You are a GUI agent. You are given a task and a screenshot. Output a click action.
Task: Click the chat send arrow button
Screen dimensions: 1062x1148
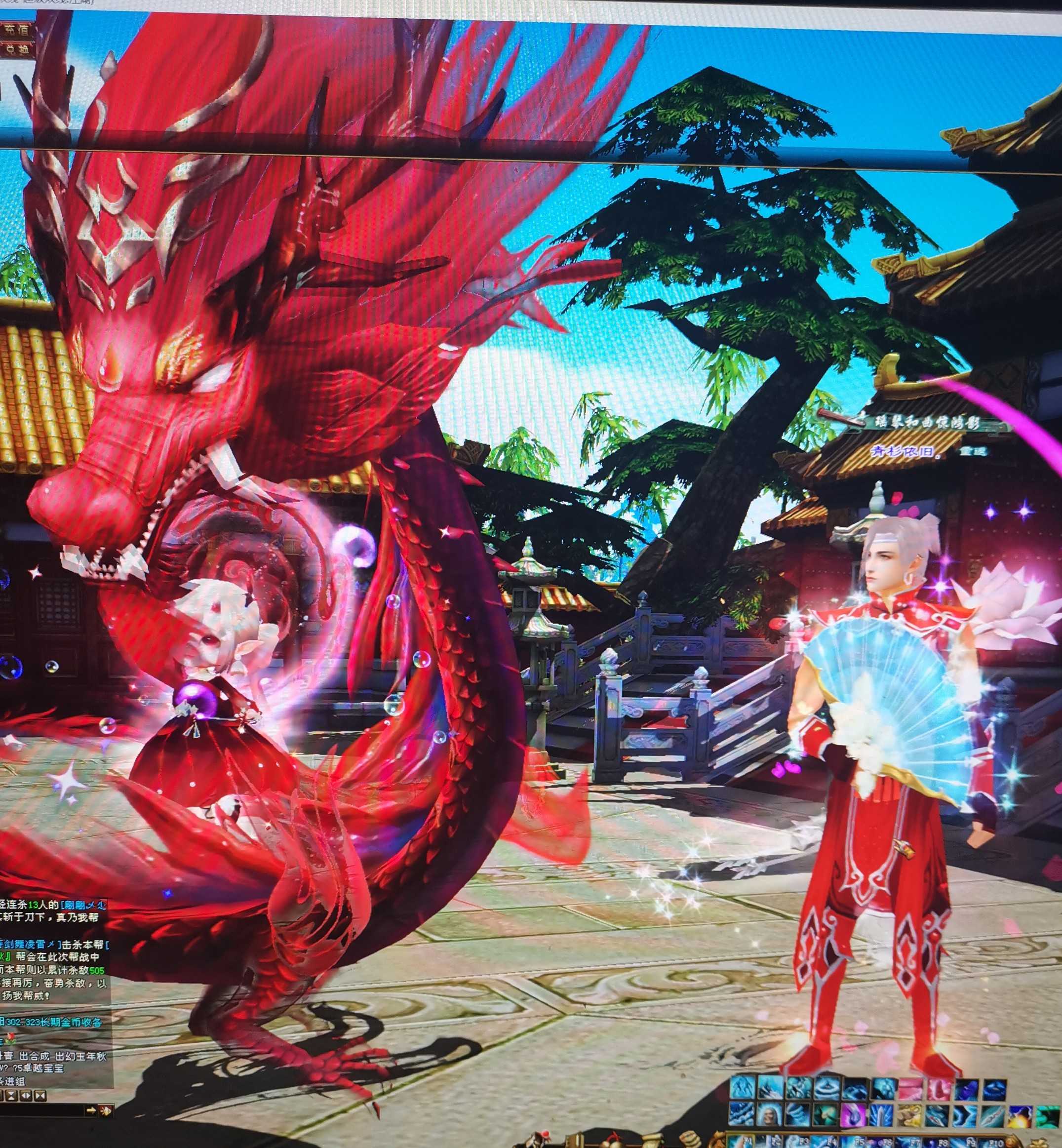pos(91,1110)
